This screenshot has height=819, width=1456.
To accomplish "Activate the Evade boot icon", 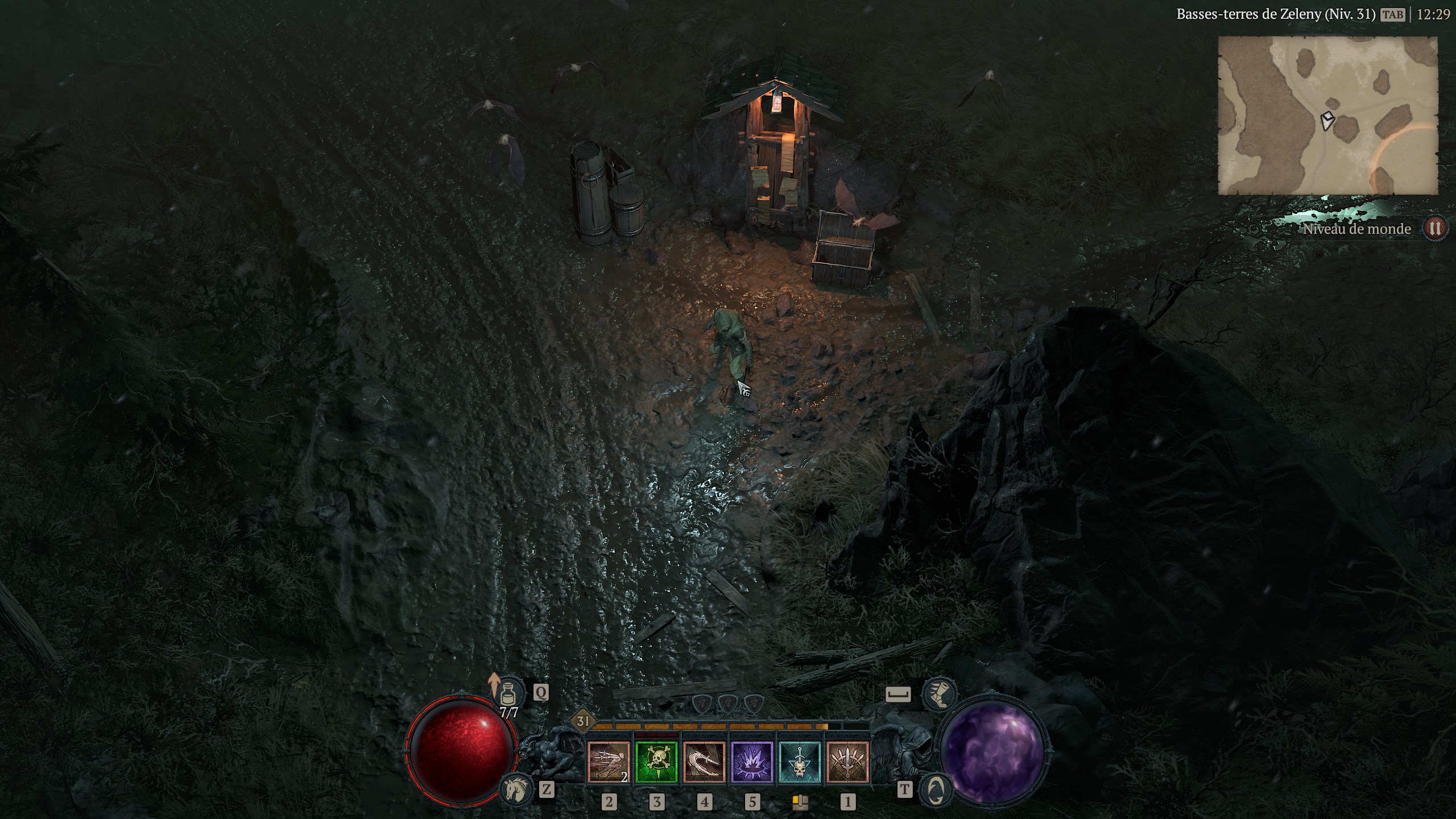I will pos(939,693).
